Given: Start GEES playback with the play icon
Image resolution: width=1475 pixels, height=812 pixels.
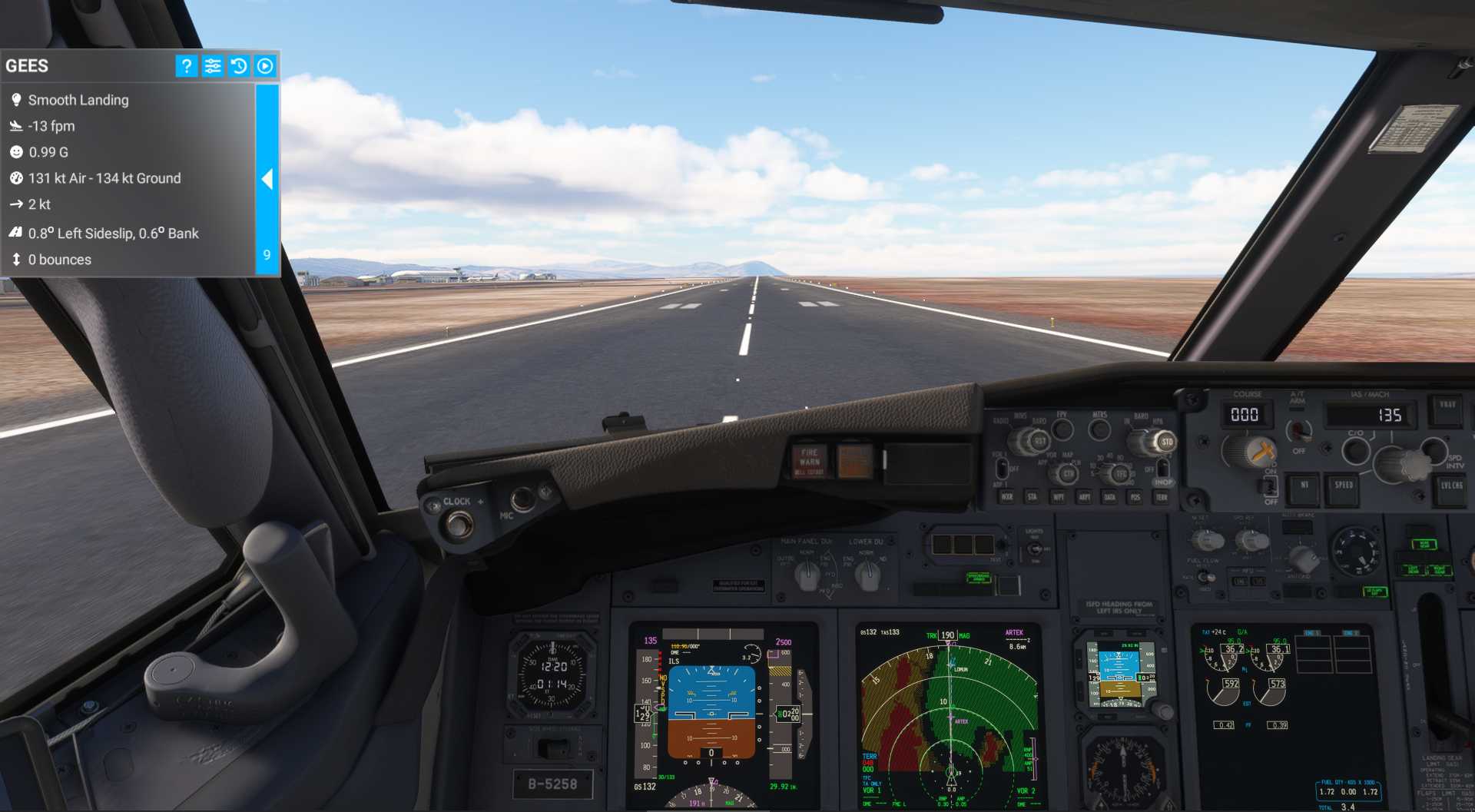Looking at the screenshot, I should 265,66.
